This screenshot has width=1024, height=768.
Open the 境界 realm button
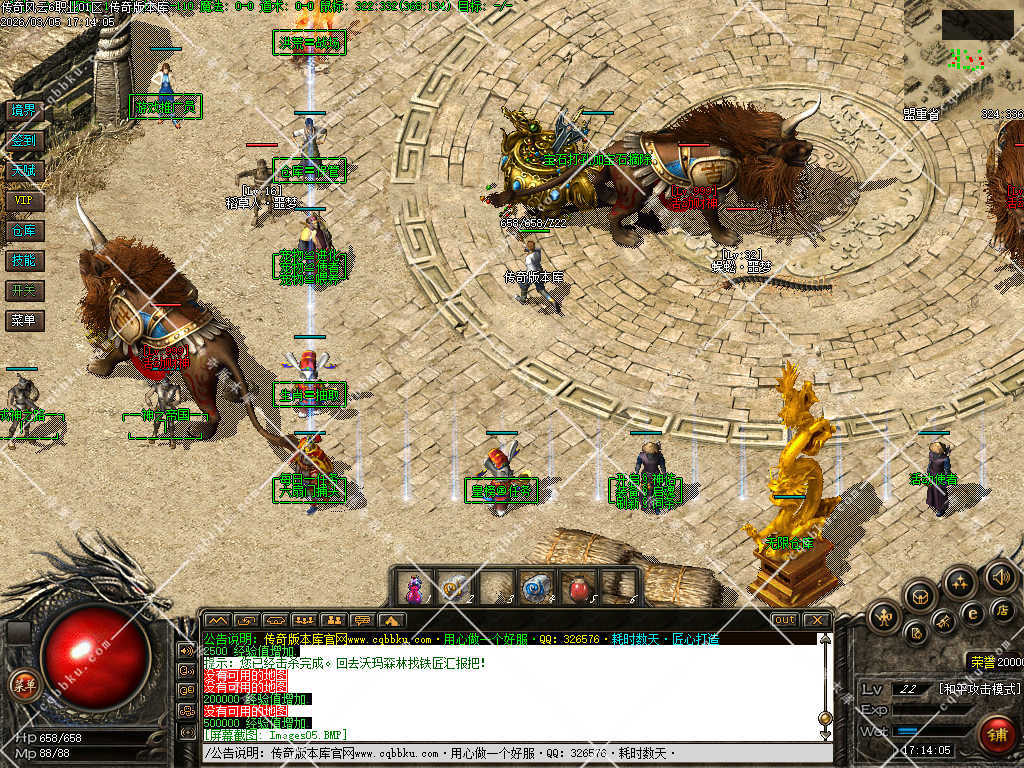pyautogui.click(x=23, y=110)
